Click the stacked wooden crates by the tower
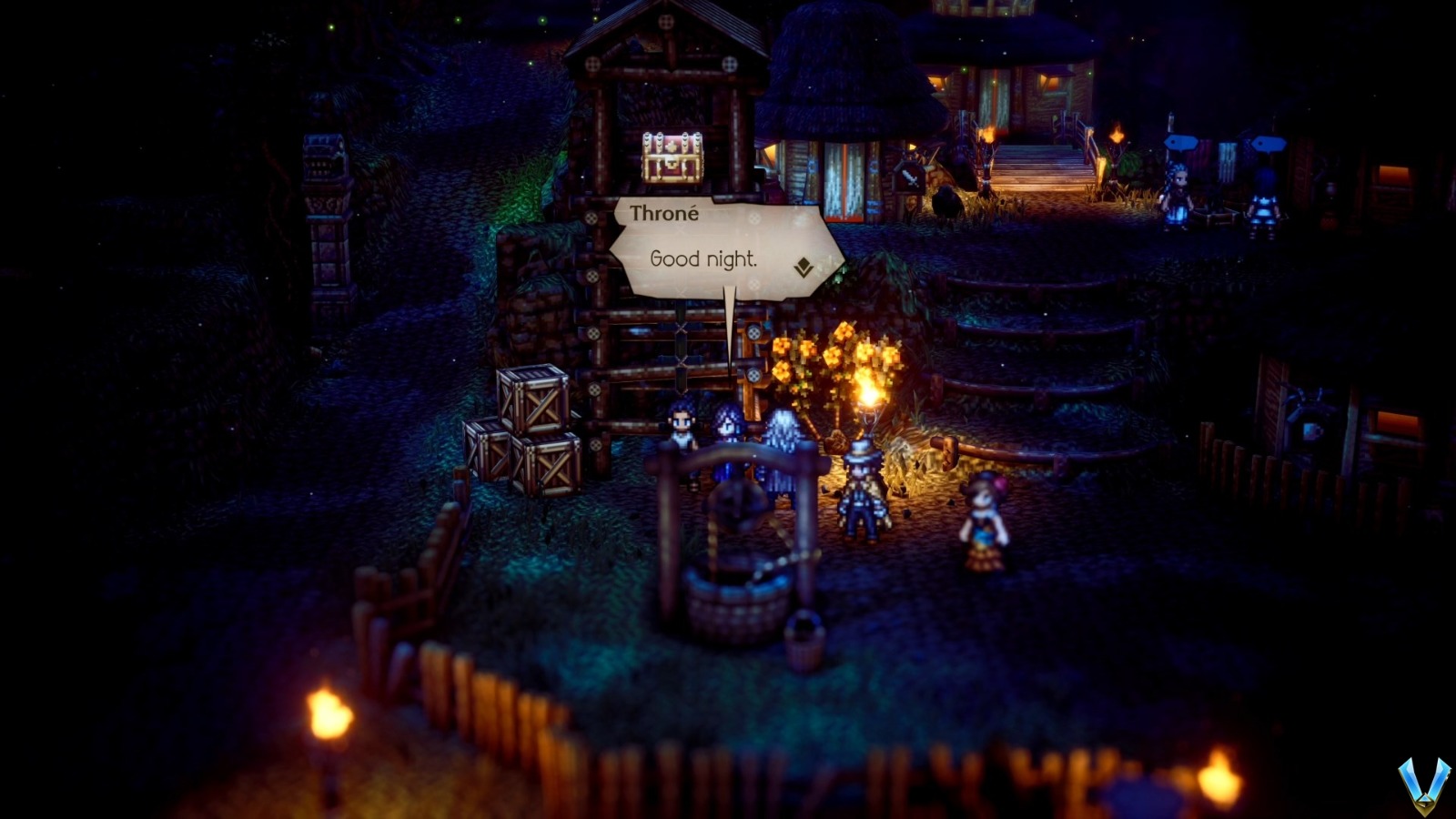This screenshot has height=819, width=1456. tap(528, 428)
